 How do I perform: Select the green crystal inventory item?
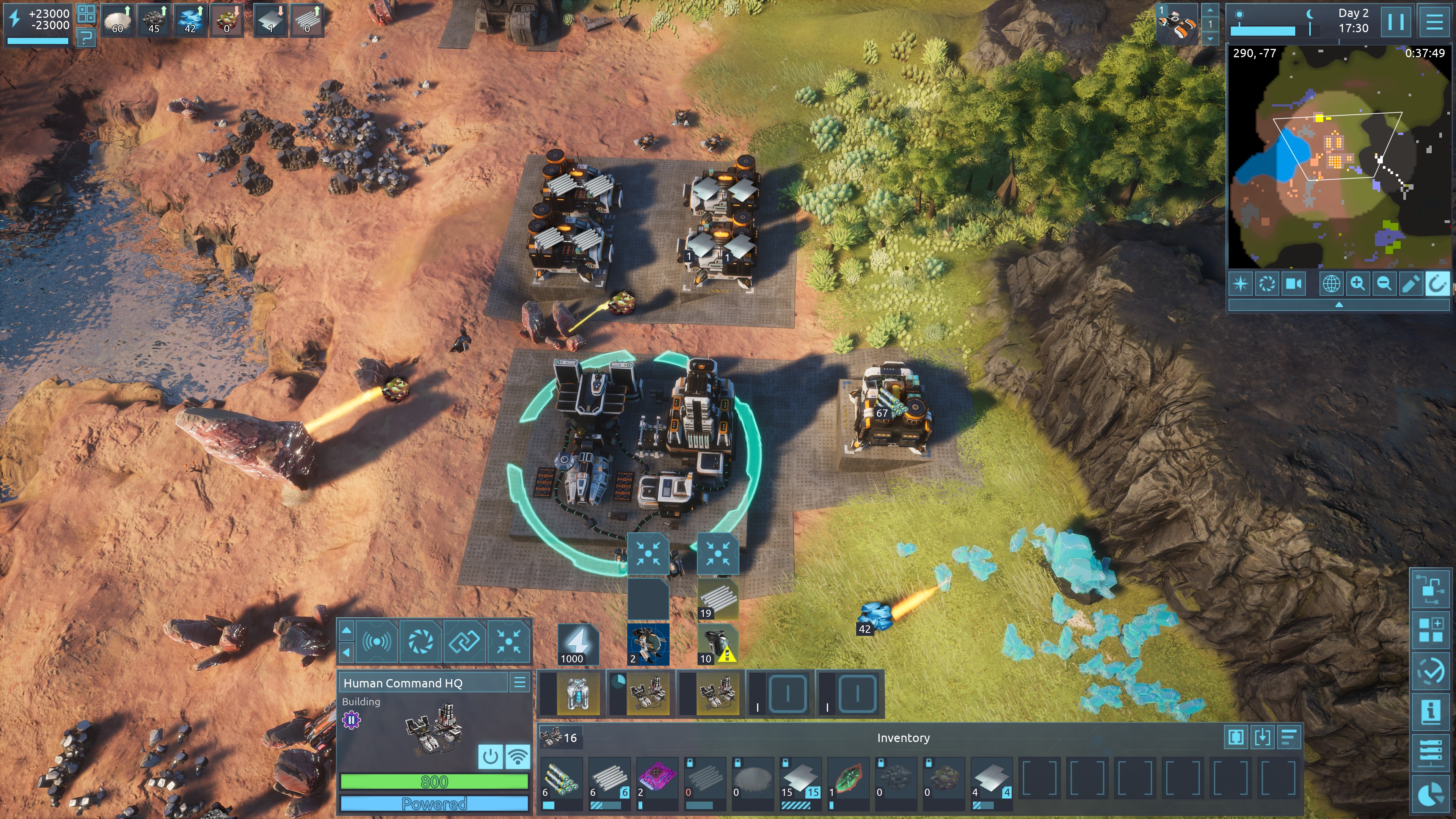(x=847, y=777)
